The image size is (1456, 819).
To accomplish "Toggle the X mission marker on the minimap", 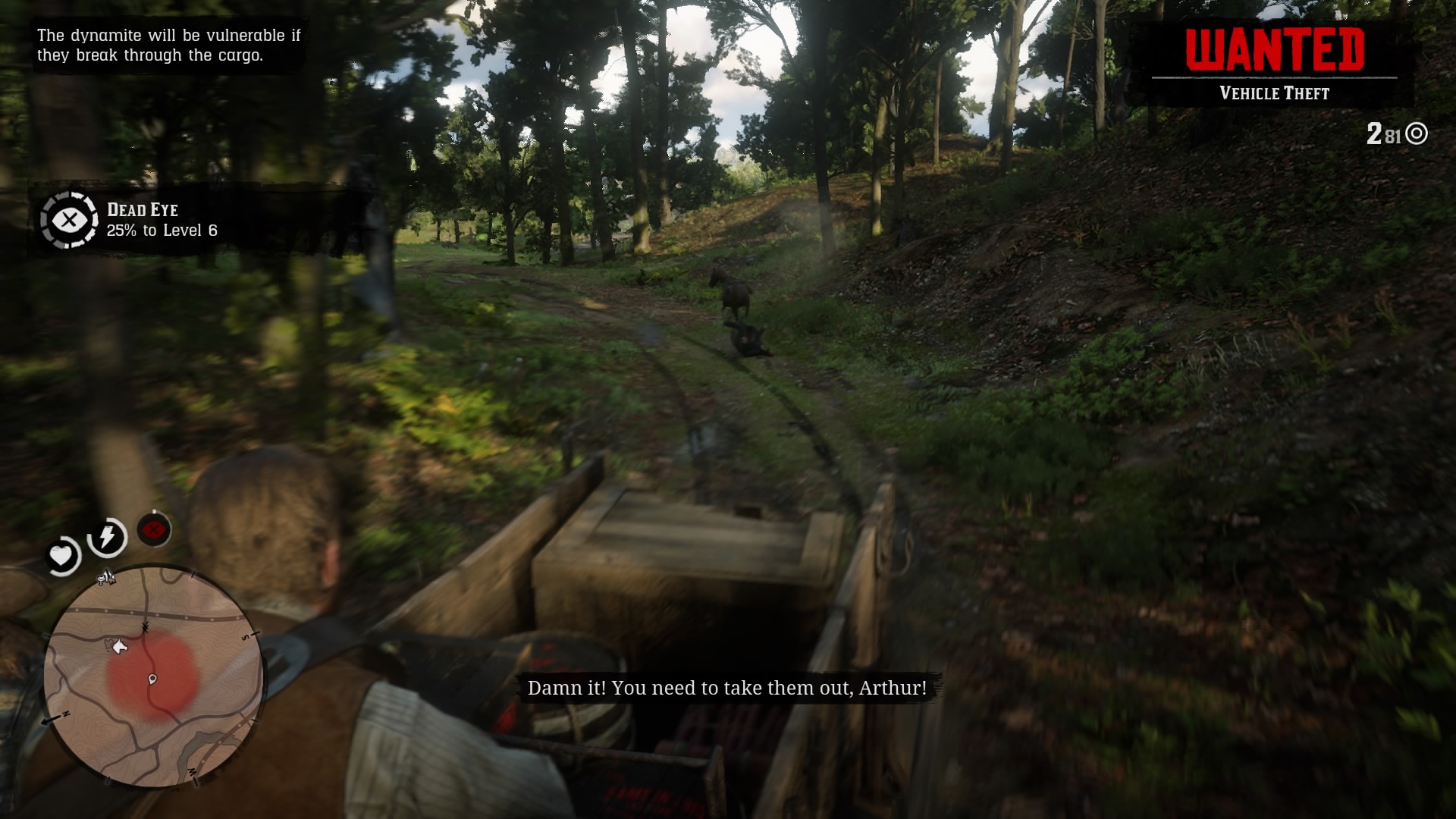I will (144, 626).
